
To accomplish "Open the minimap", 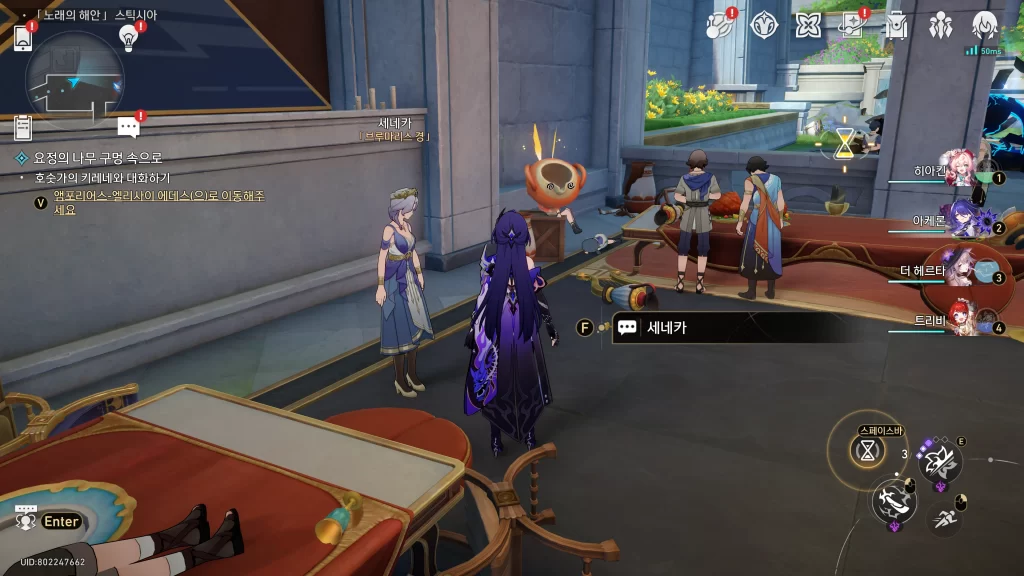I will [x=75, y=80].
